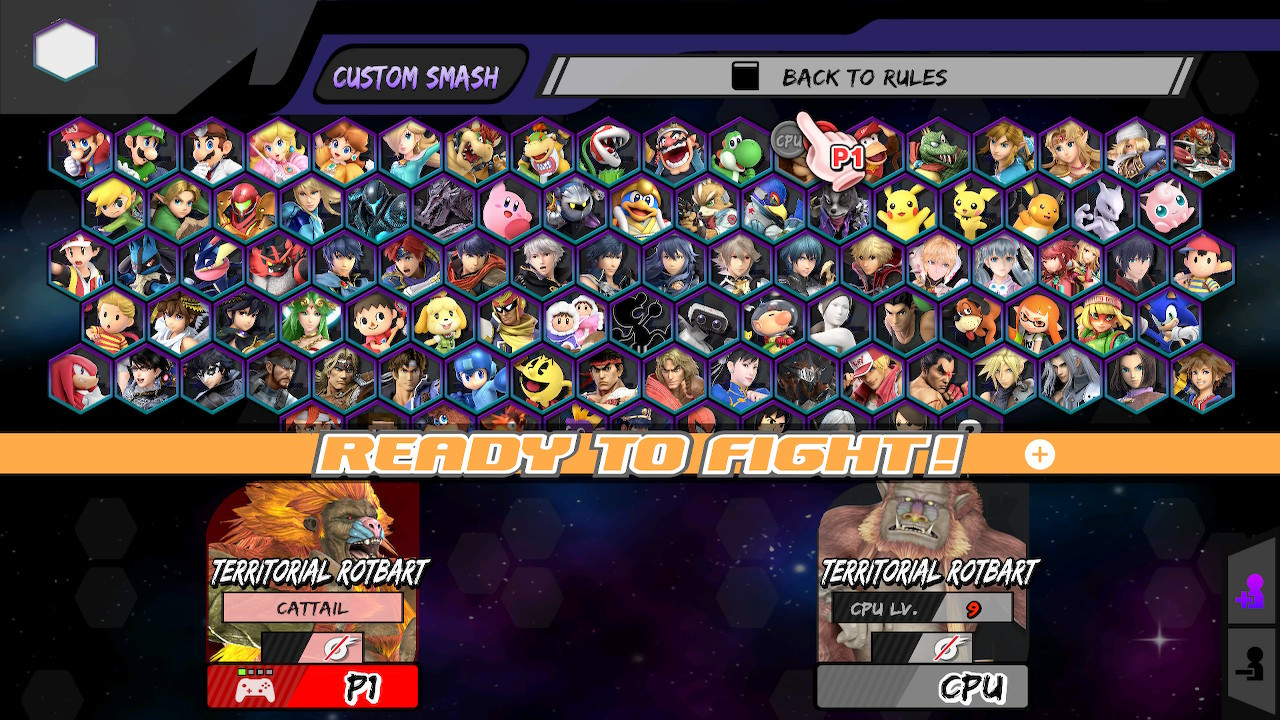
Task: Click the plus icon beside Ready to Fight
Action: 1039,454
